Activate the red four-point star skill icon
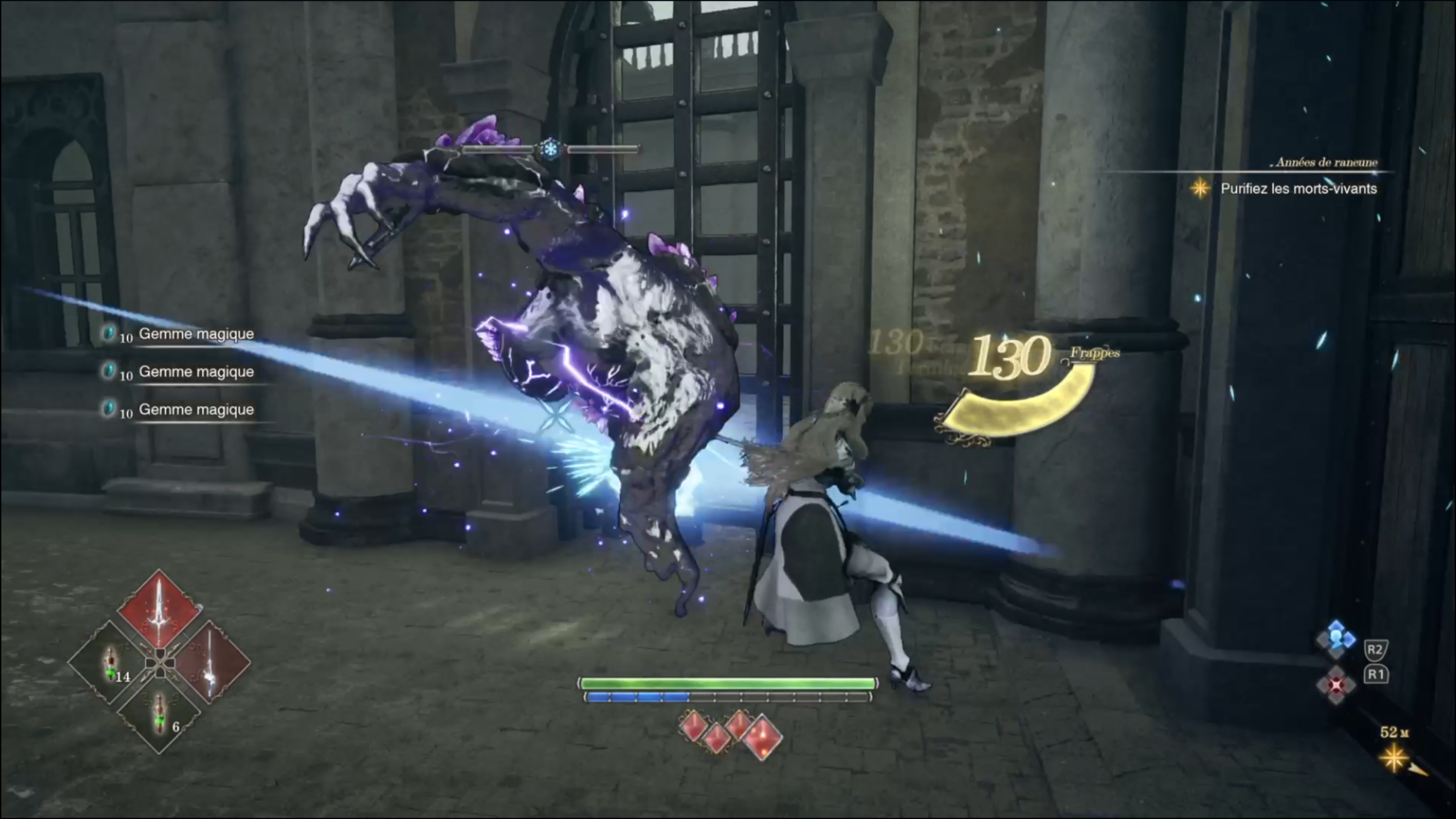 click(1336, 685)
